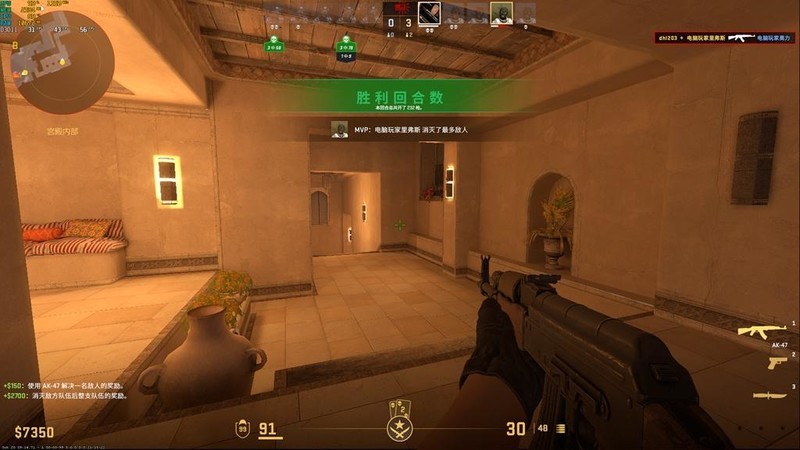
Task: Click the balaclava player avatar in scoreboard
Action: pos(501,13)
